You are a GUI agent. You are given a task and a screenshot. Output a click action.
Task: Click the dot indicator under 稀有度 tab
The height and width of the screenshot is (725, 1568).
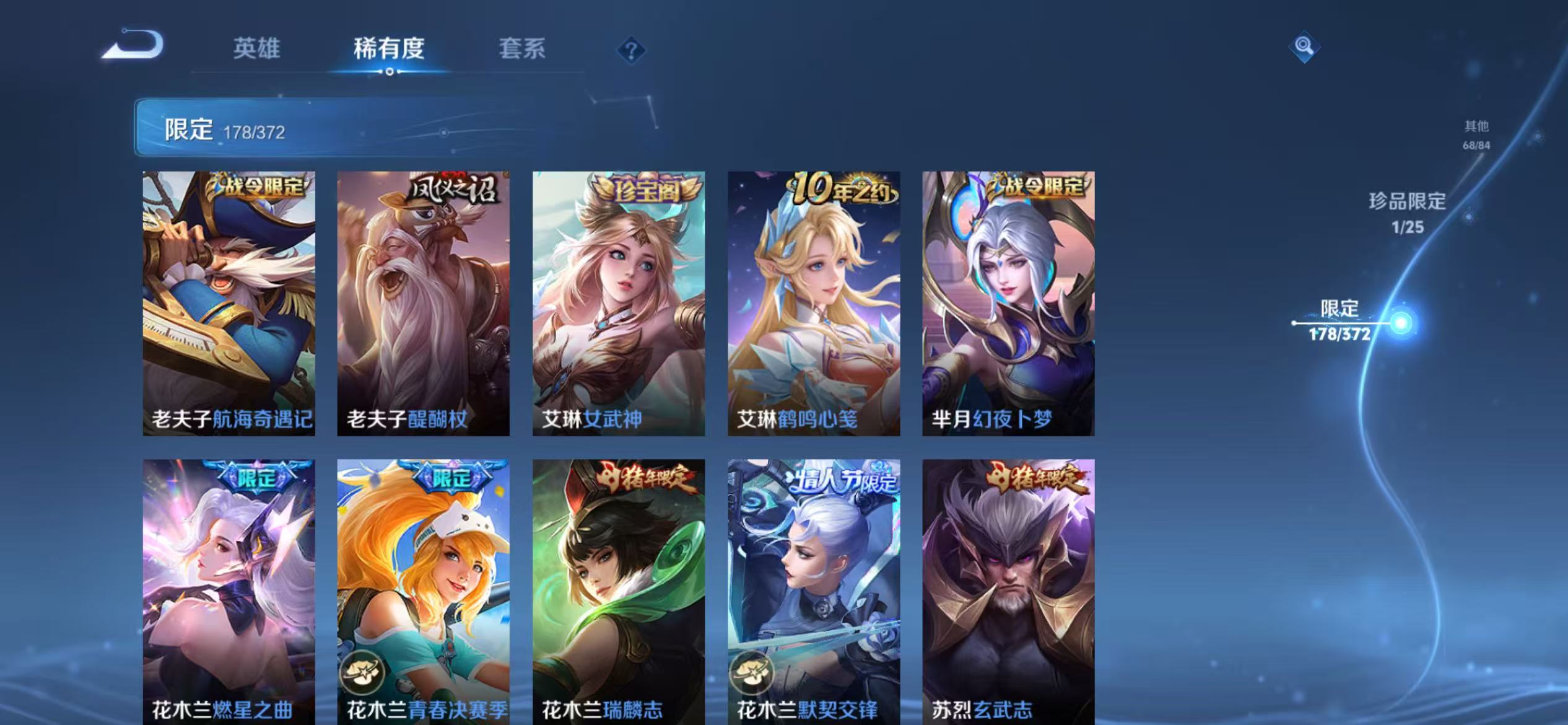click(390, 72)
